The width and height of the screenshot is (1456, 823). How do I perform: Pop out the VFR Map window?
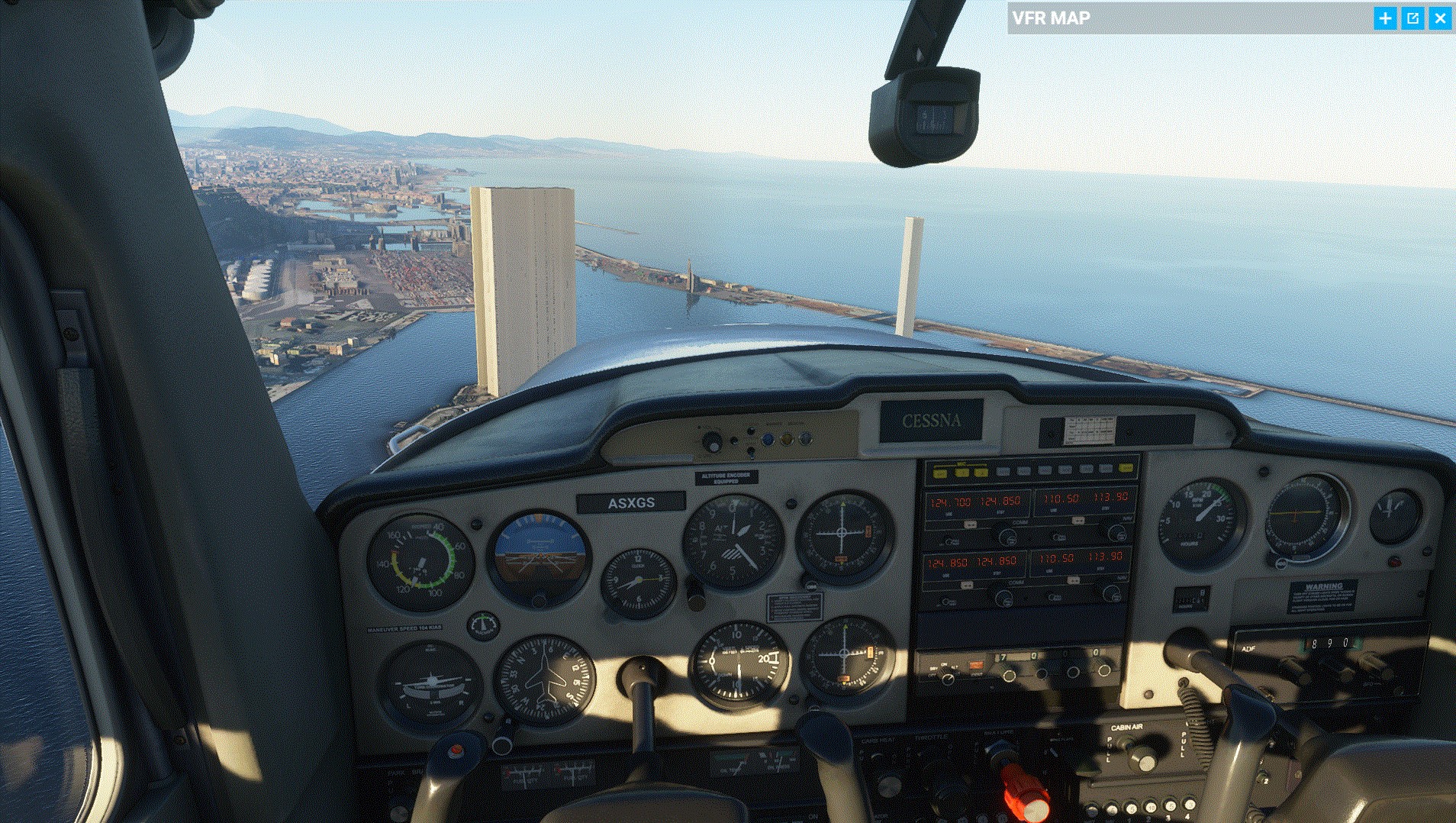(1413, 18)
